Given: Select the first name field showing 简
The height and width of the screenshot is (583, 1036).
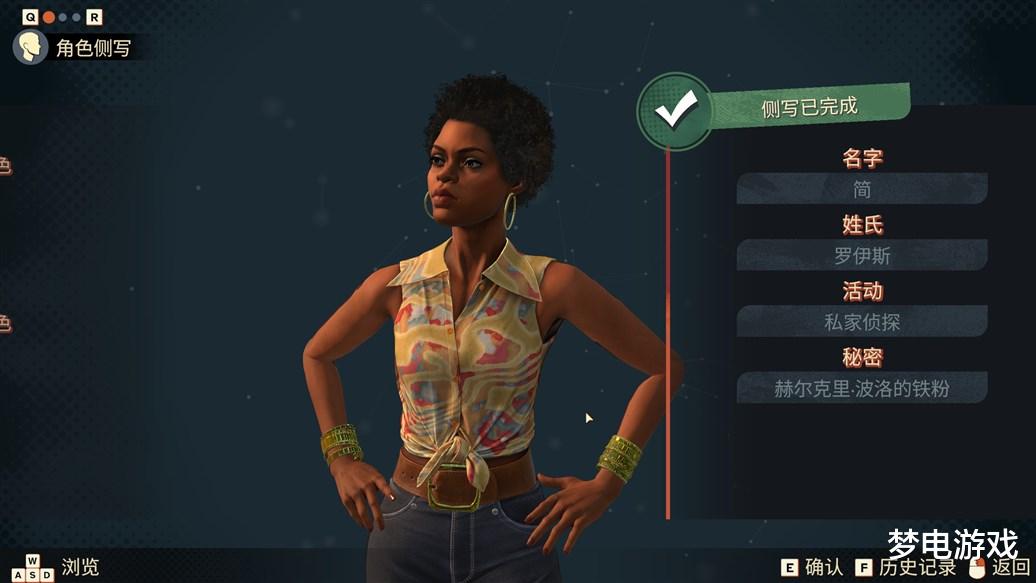Looking at the screenshot, I should 862,189.
